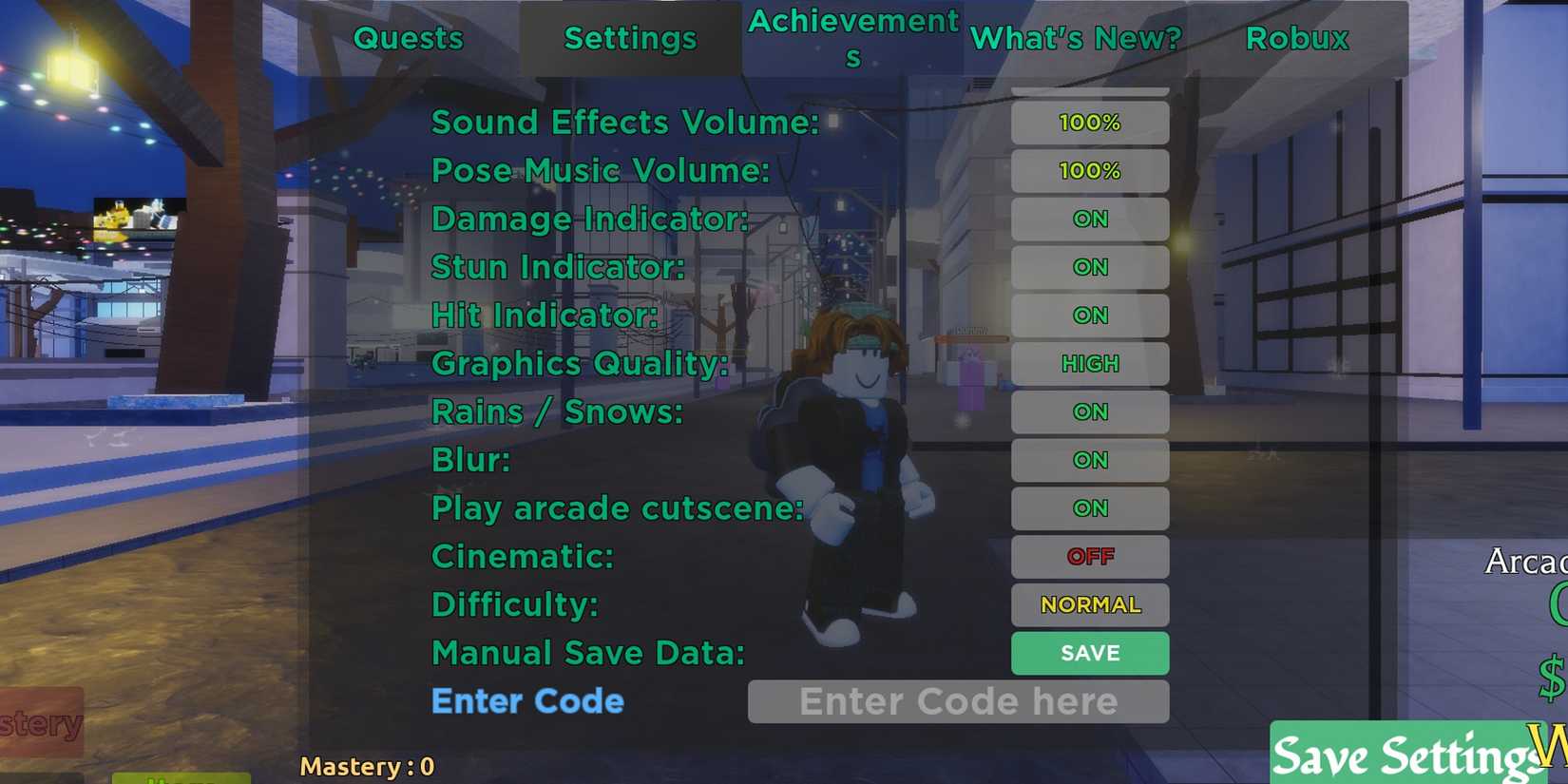Adjust Pose Music Volume from 100%

click(1090, 171)
